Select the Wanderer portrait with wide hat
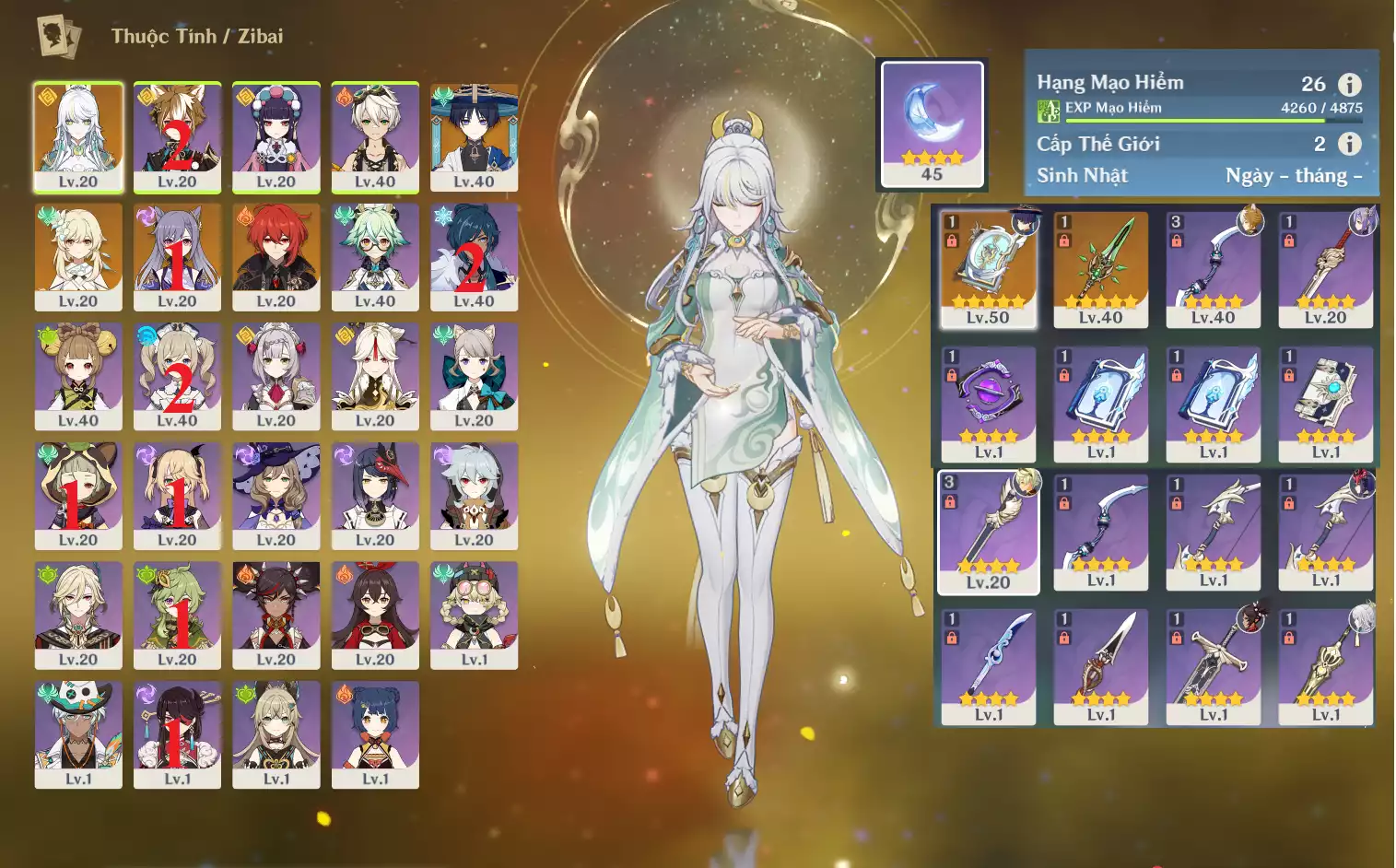Viewport: 1396px width, 868px height. tap(474, 136)
